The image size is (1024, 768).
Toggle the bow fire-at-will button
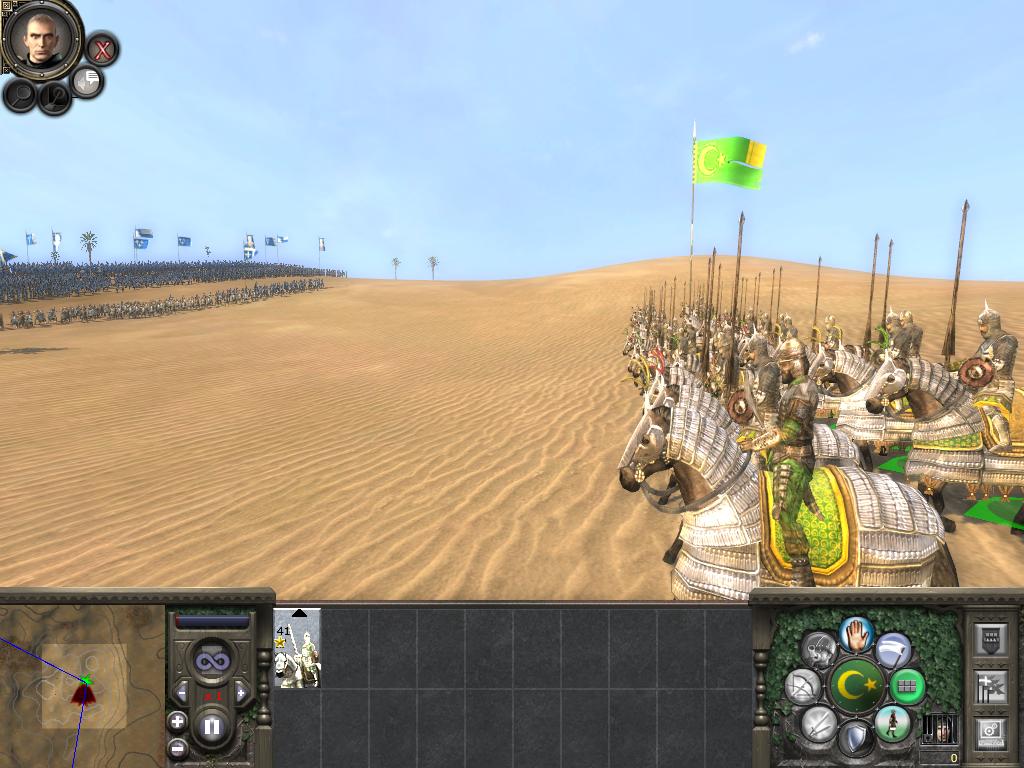click(x=803, y=687)
